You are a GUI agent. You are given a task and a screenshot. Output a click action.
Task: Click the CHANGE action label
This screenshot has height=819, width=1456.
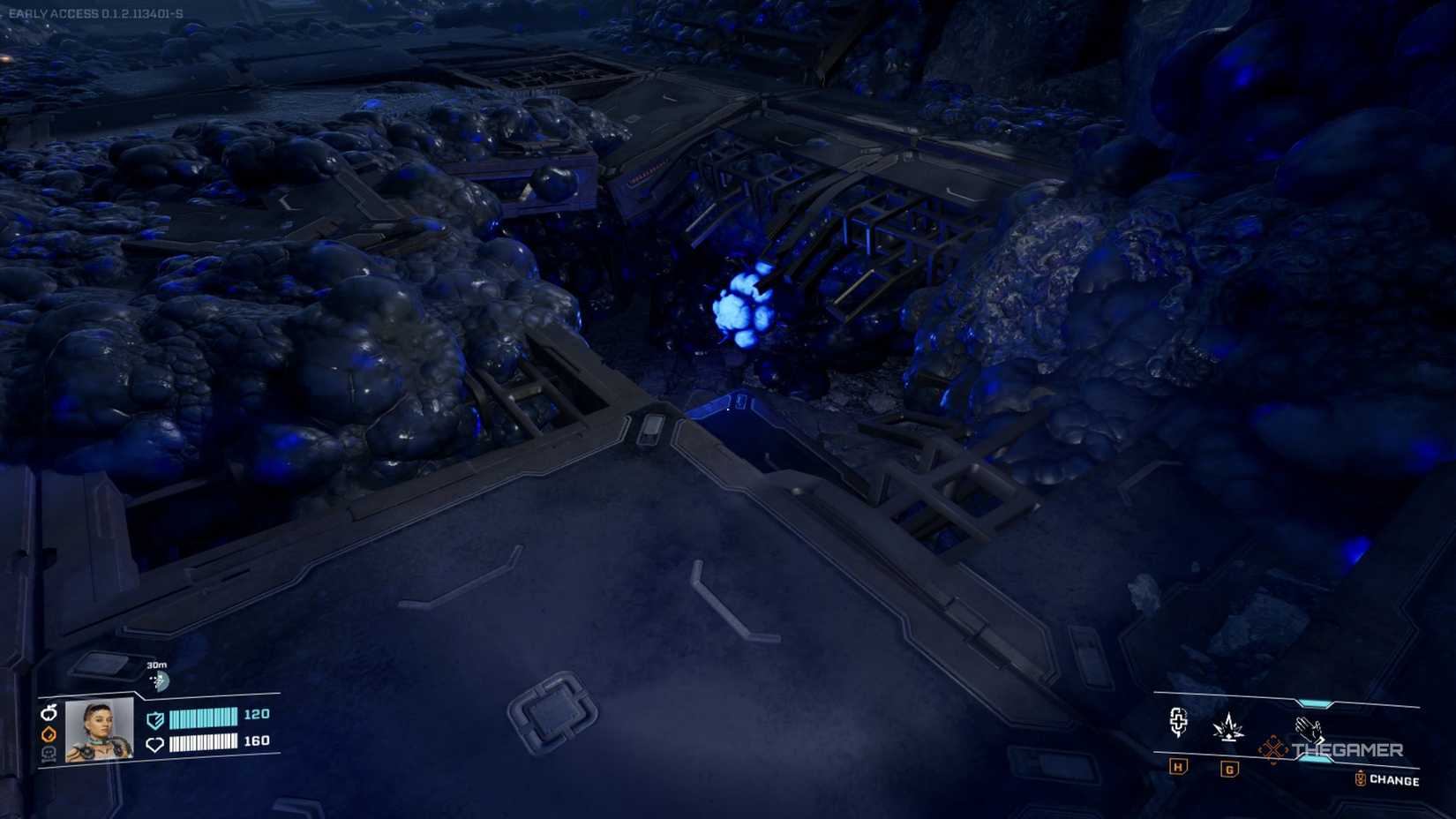point(1394,779)
